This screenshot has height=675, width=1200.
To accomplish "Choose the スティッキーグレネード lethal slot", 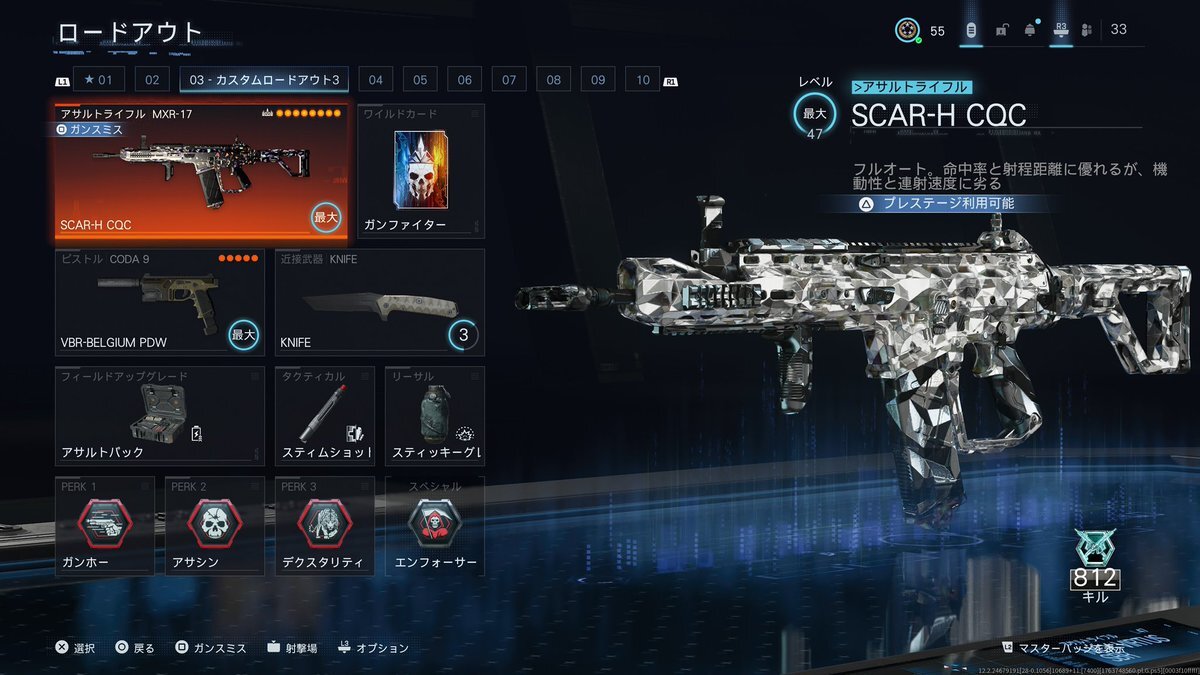I will point(434,416).
